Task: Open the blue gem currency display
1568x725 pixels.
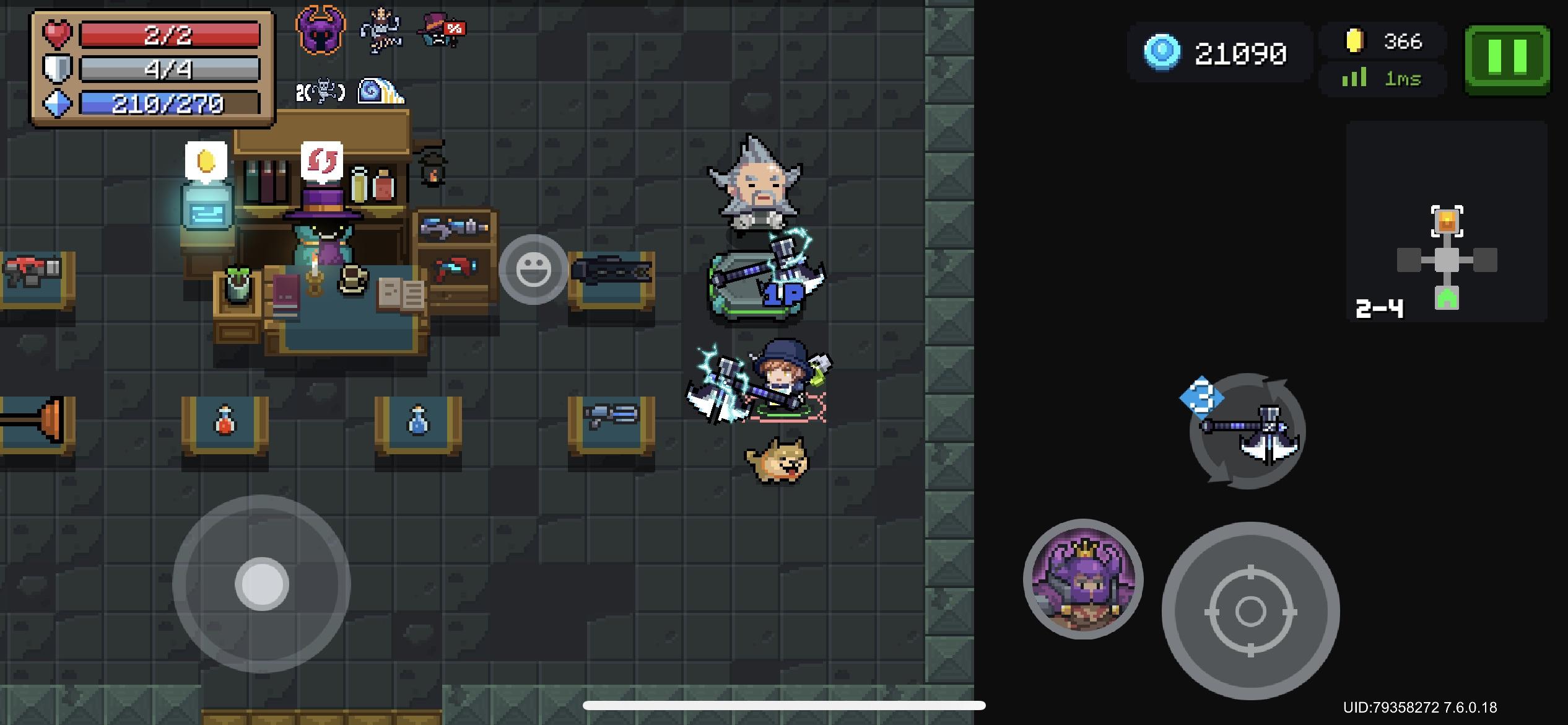Action: (x=1220, y=53)
